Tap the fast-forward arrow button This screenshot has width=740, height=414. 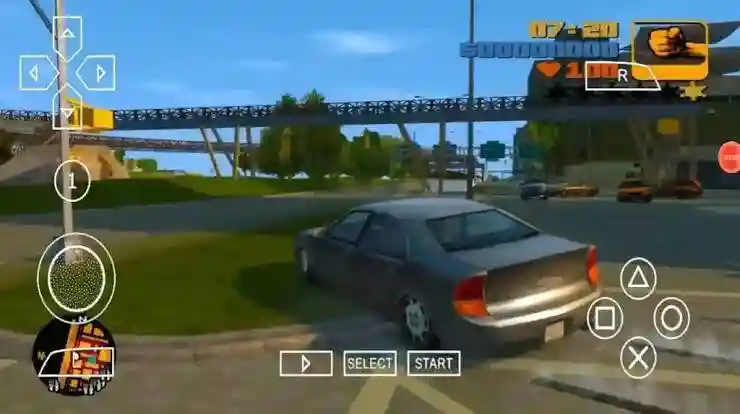306,363
